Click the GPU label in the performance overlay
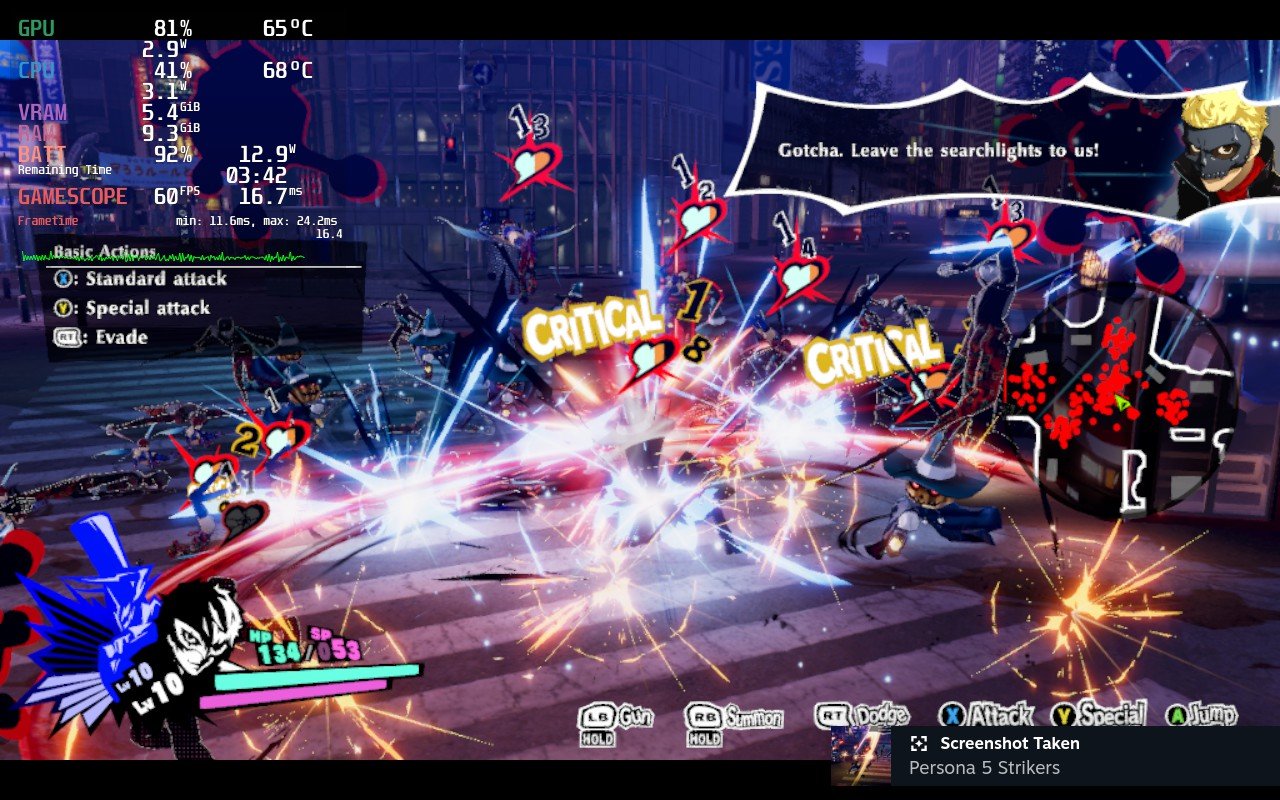 click(36, 28)
